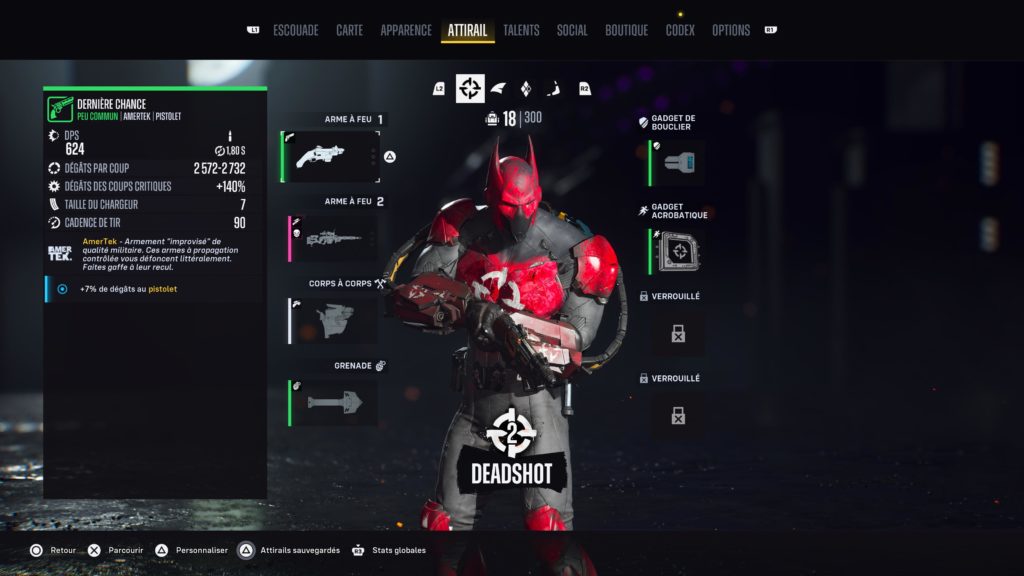Visit the Boutique tab
The height and width of the screenshot is (576, 1024).
626,31
